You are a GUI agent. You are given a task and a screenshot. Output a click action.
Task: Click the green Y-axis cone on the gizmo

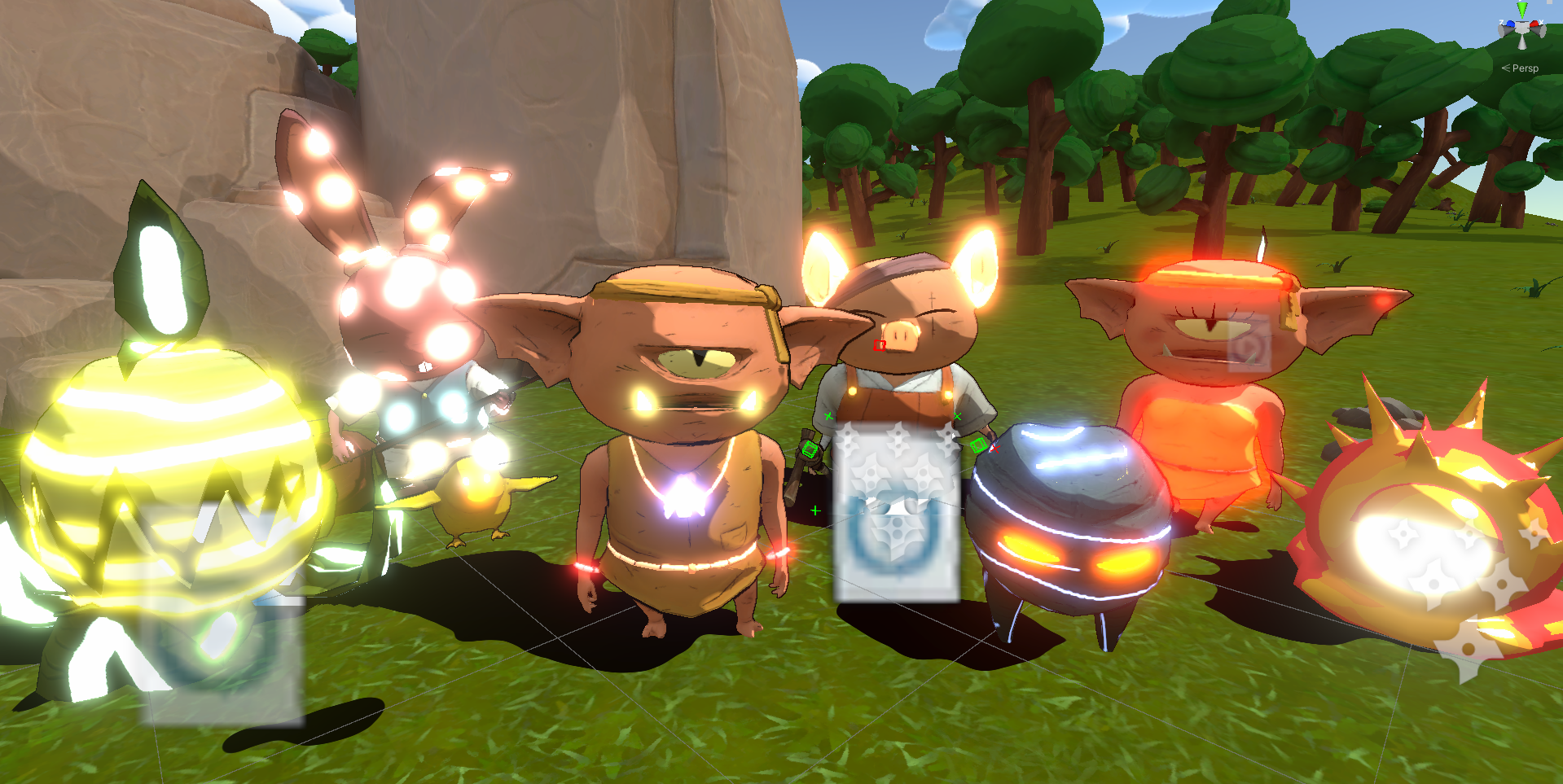pyautogui.click(x=1521, y=9)
